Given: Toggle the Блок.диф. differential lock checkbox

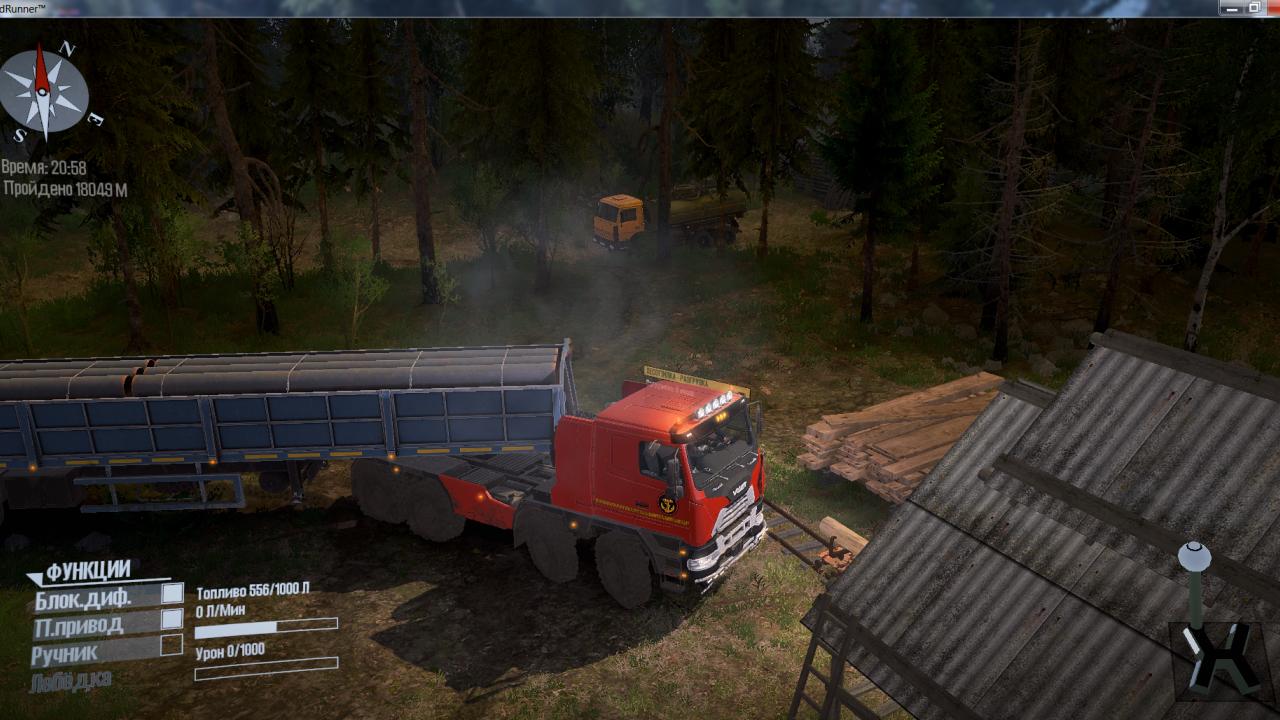Looking at the screenshot, I should (172, 593).
